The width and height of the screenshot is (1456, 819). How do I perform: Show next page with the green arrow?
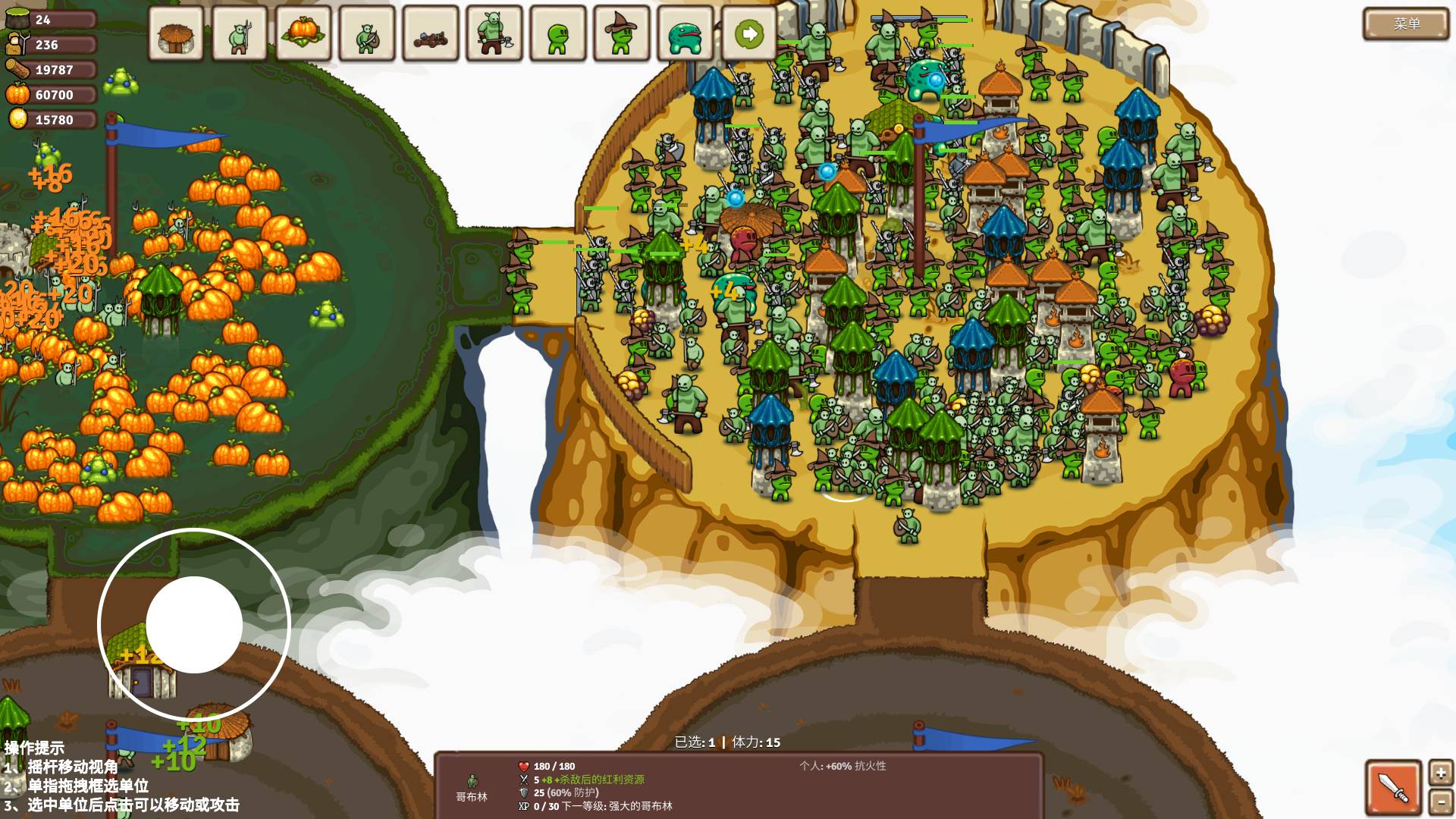[749, 34]
